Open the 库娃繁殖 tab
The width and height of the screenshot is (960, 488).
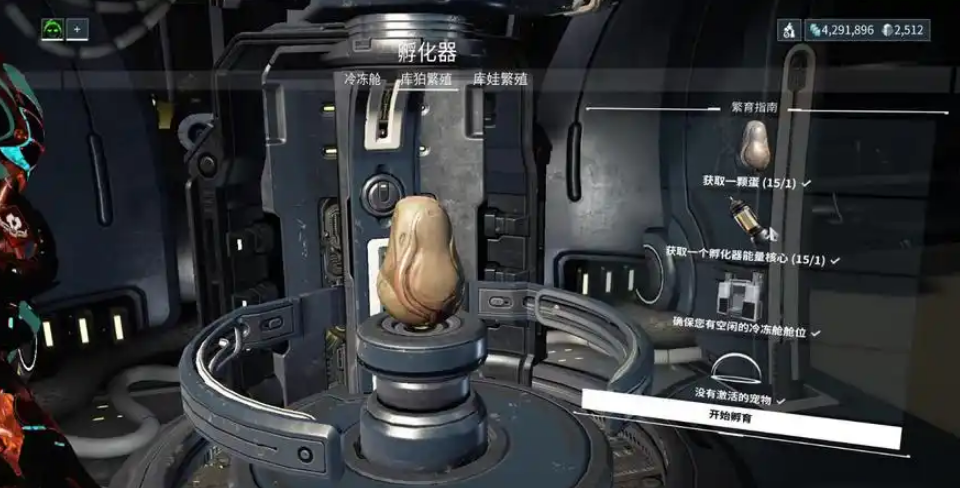(501, 79)
